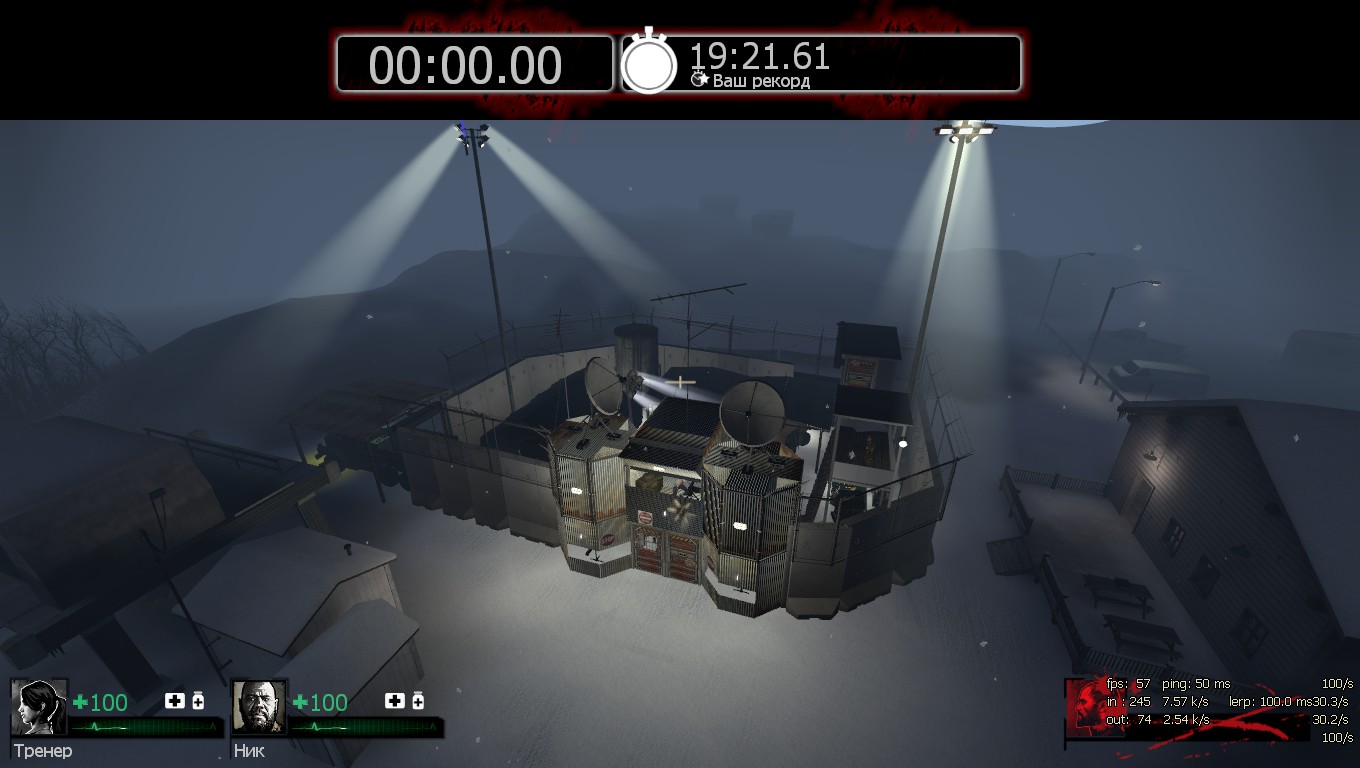Select Ник's pill bottle icon
This screenshot has height=768, width=1360.
tap(418, 701)
